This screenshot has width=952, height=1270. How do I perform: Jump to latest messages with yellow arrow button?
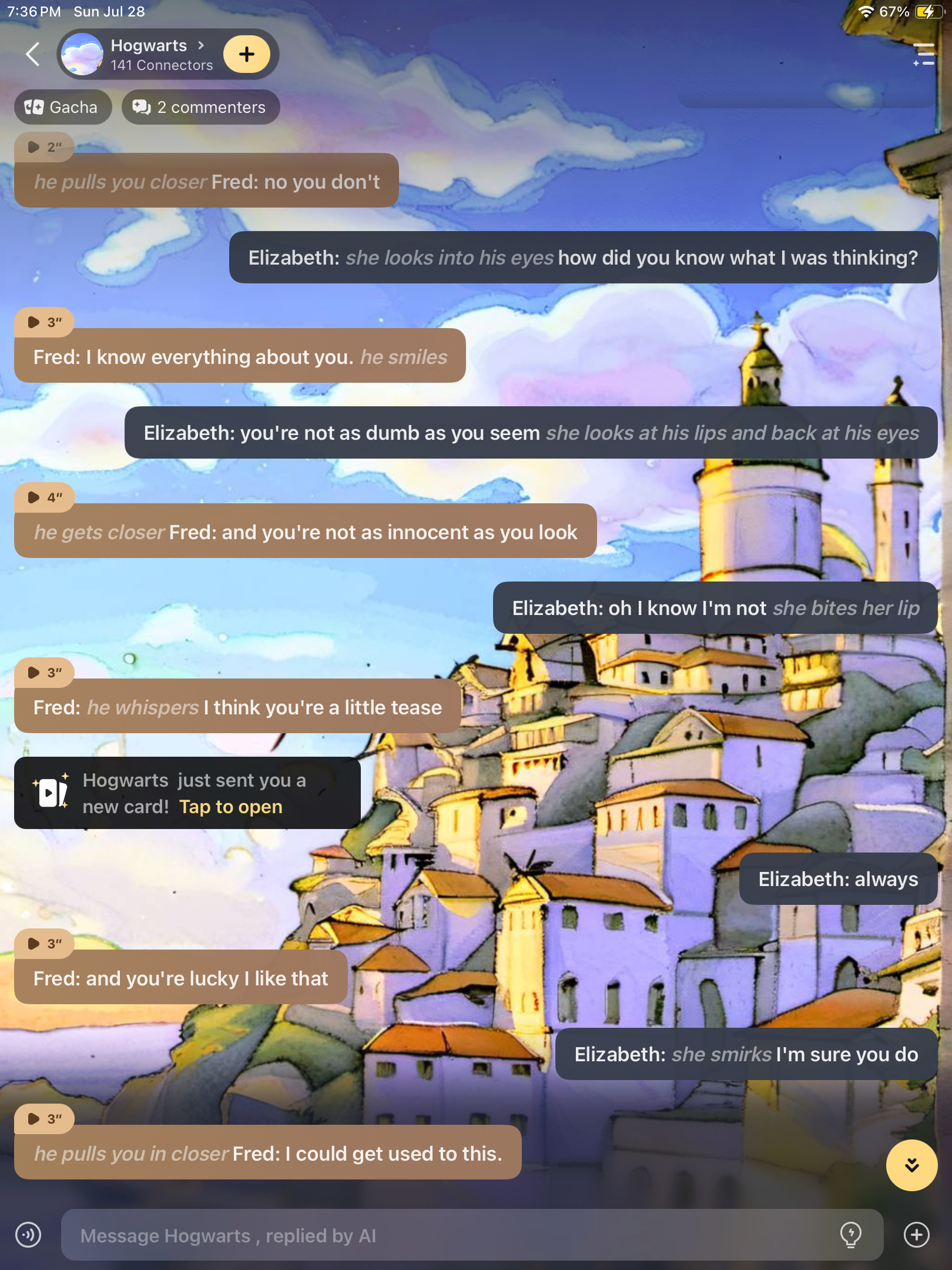pyautogui.click(x=911, y=1165)
